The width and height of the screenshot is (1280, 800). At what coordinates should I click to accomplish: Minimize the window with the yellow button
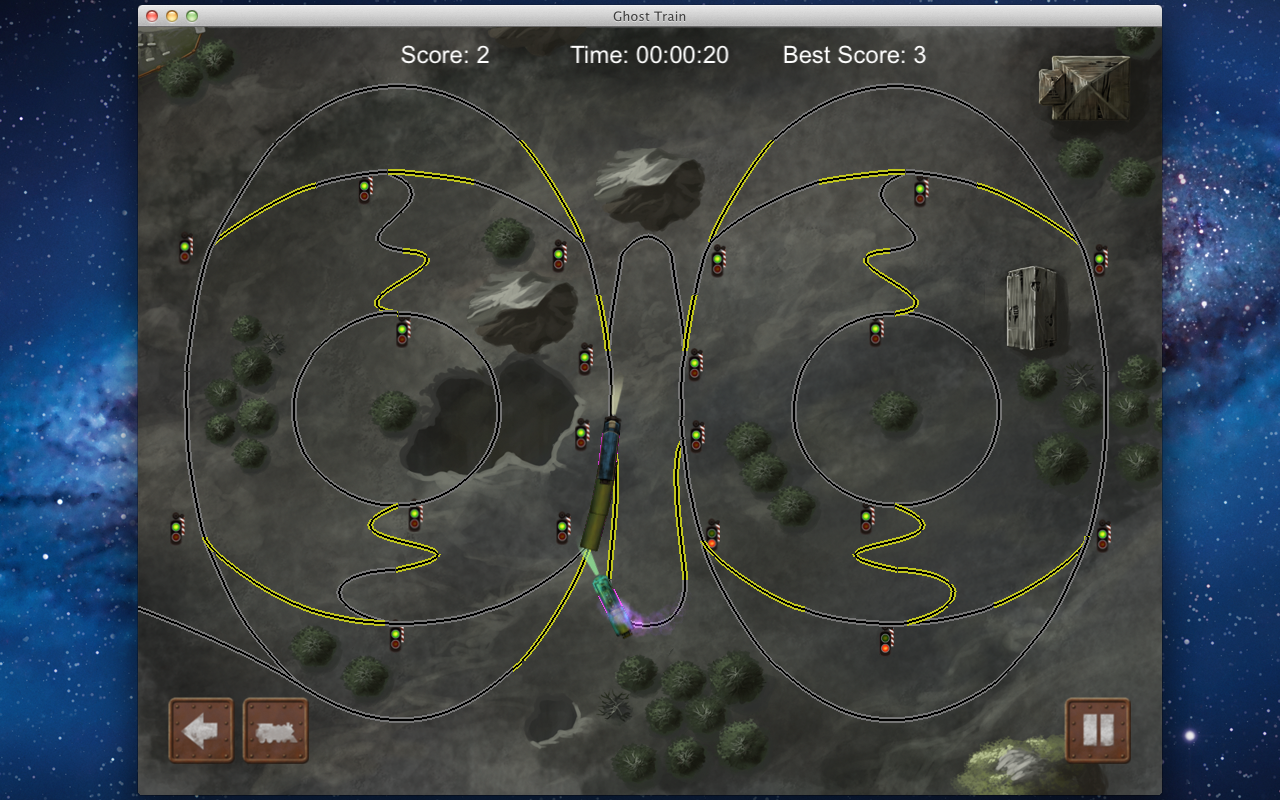tap(172, 16)
